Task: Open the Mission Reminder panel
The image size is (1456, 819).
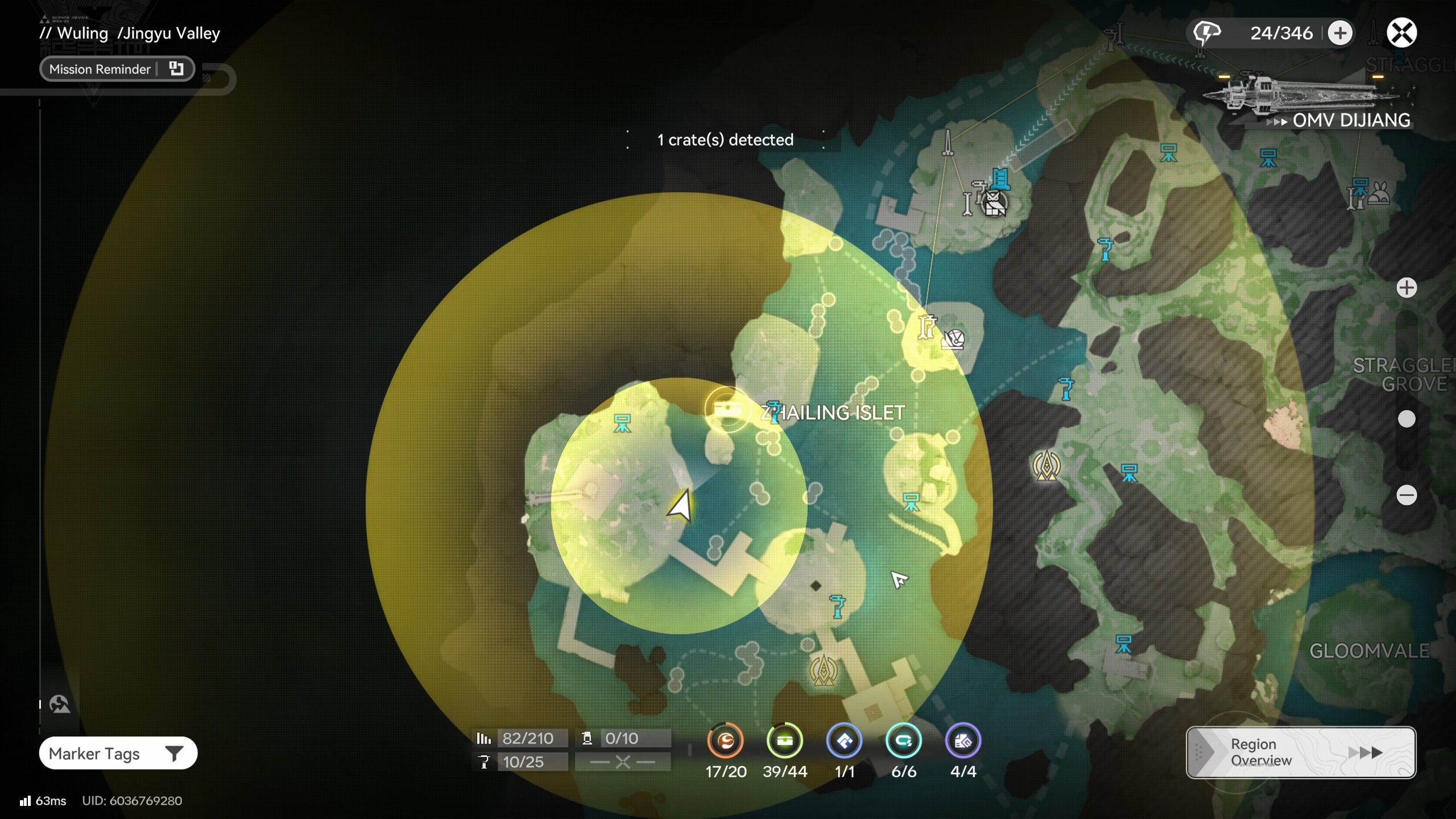Action: pyautogui.click(x=117, y=69)
